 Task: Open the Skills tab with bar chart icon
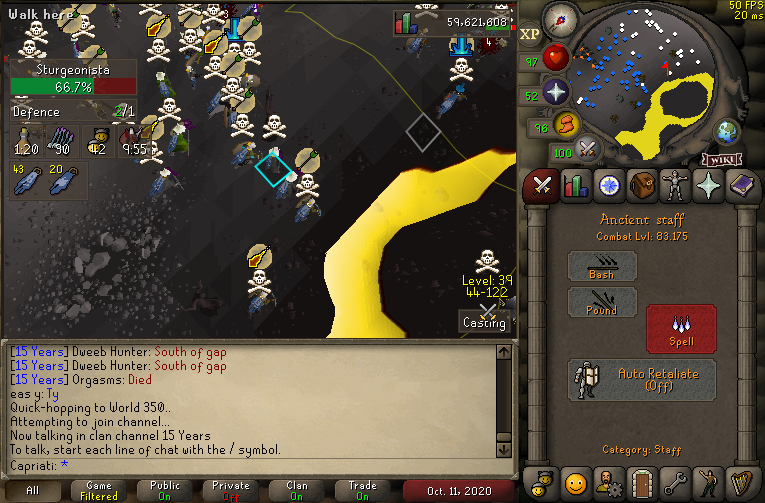click(575, 186)
